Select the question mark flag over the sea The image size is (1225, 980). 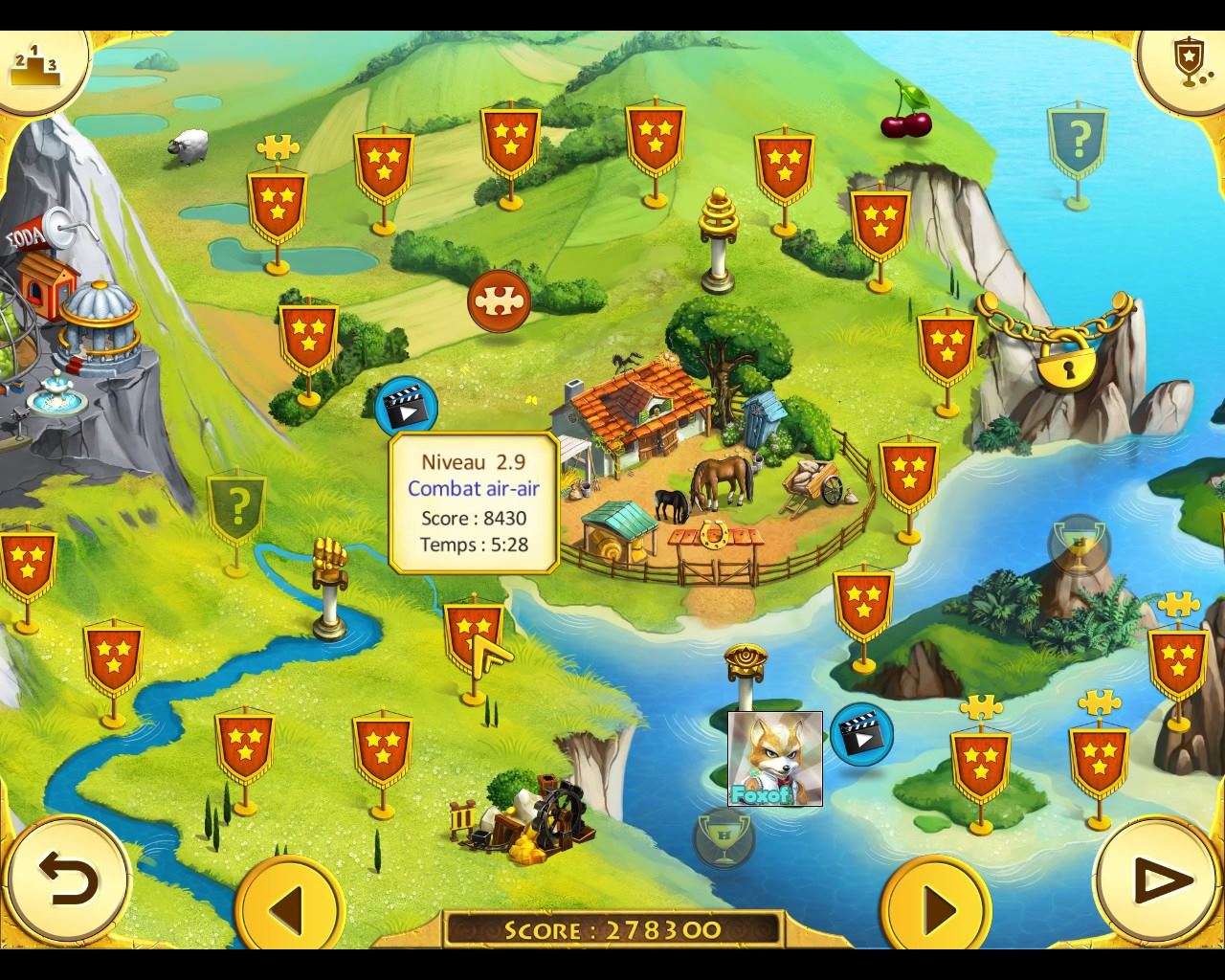1078,144
